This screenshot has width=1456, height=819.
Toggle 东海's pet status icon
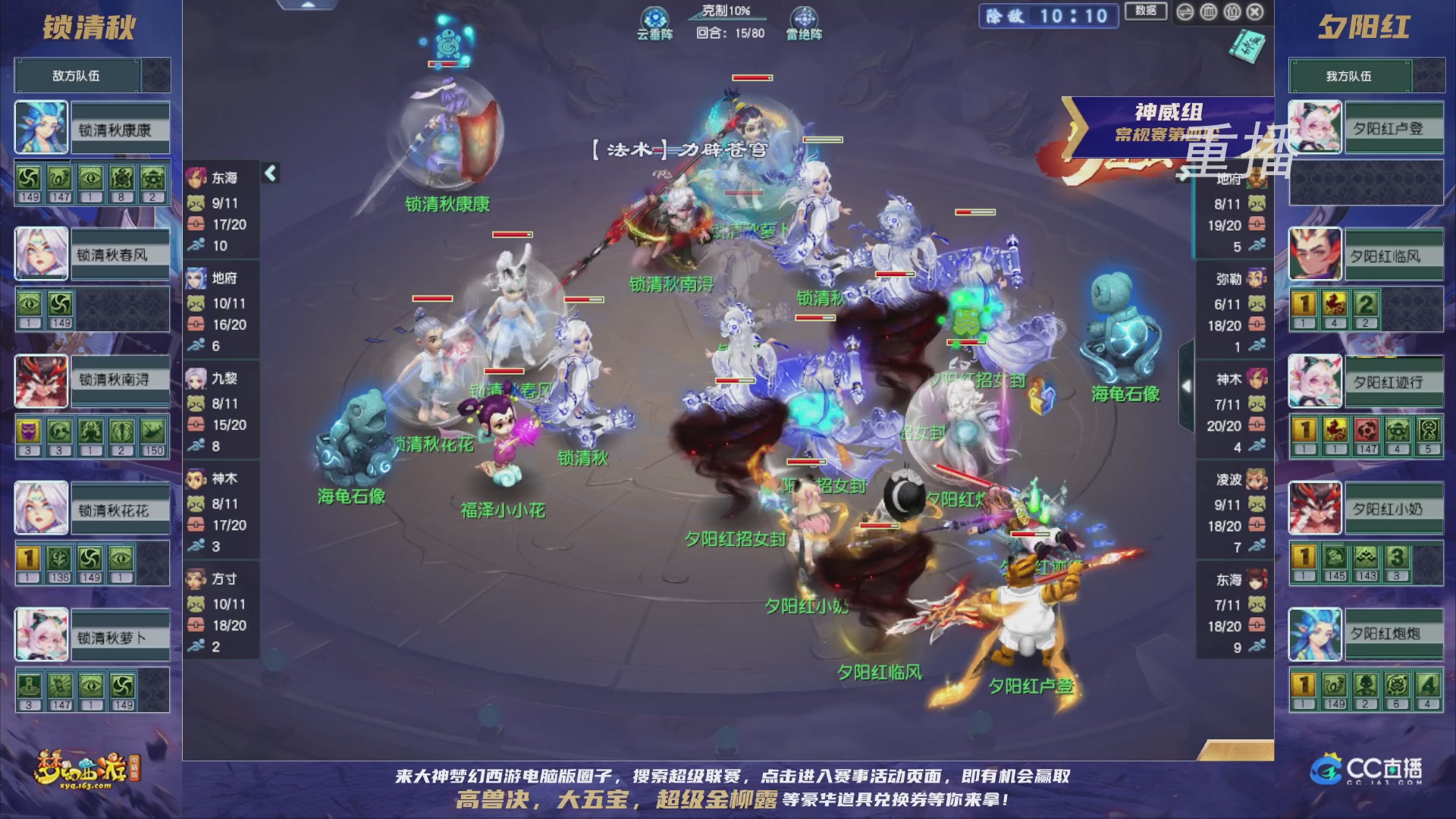[x=198, y=204]
